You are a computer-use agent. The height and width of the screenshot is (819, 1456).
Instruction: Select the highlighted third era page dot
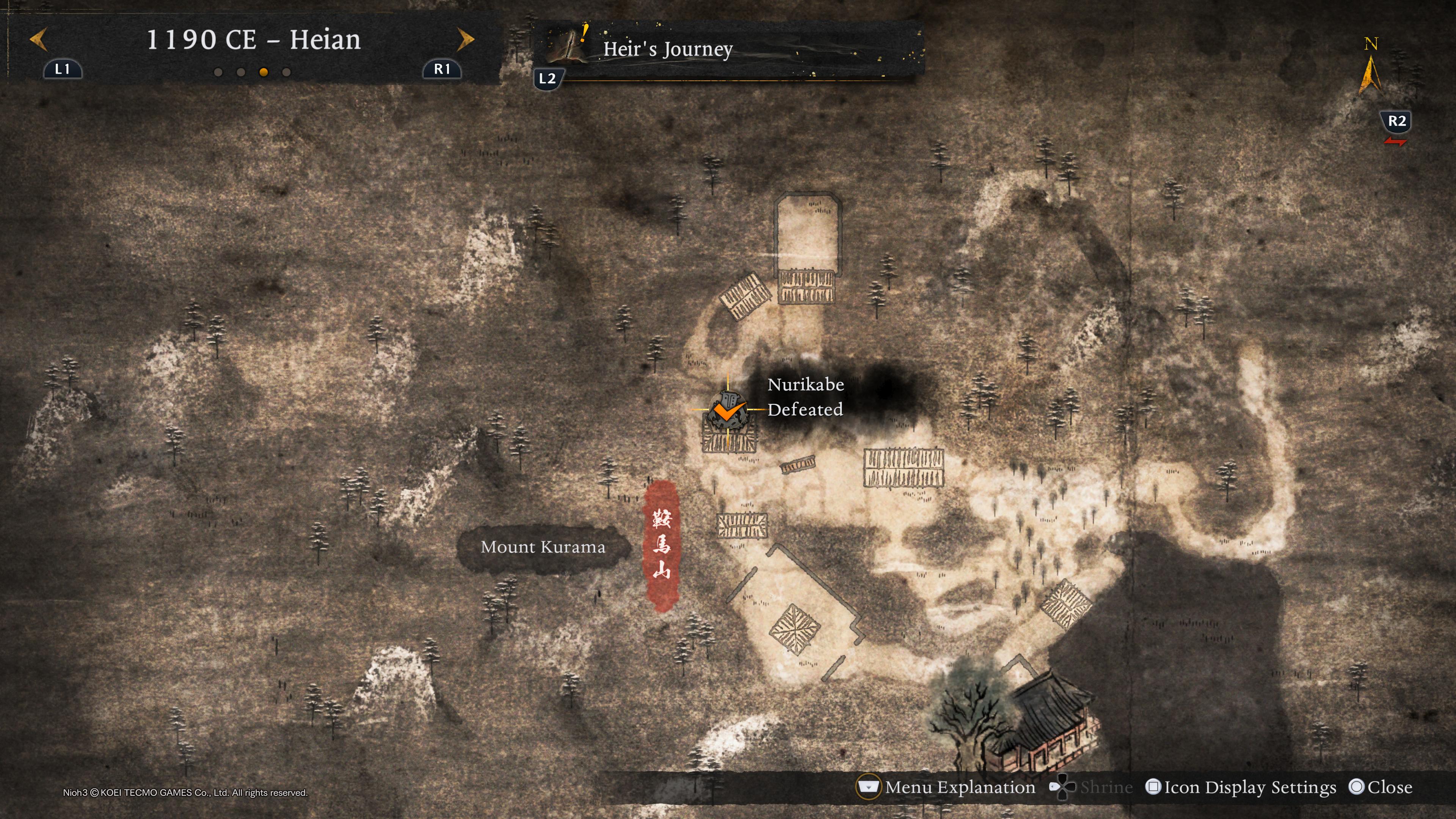(264, 72)
